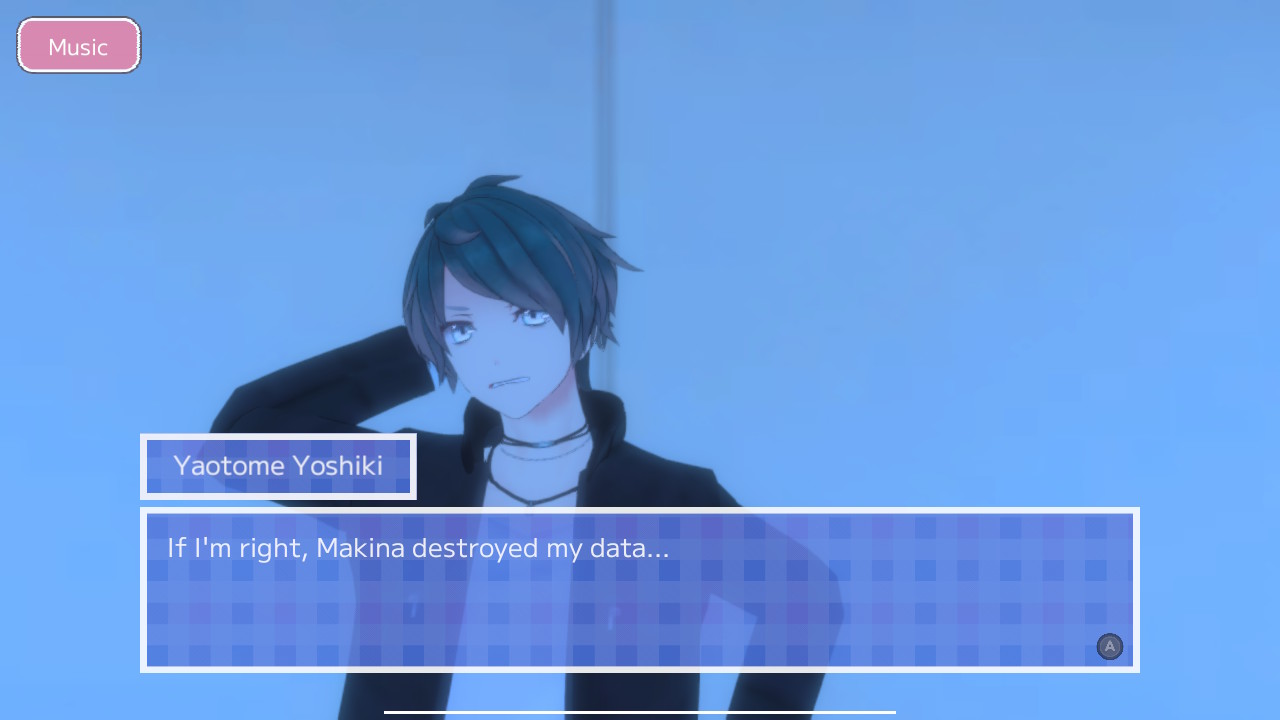The image size is (1280, 720).
Task: Click the Music button top left
Action: (78, 45)
